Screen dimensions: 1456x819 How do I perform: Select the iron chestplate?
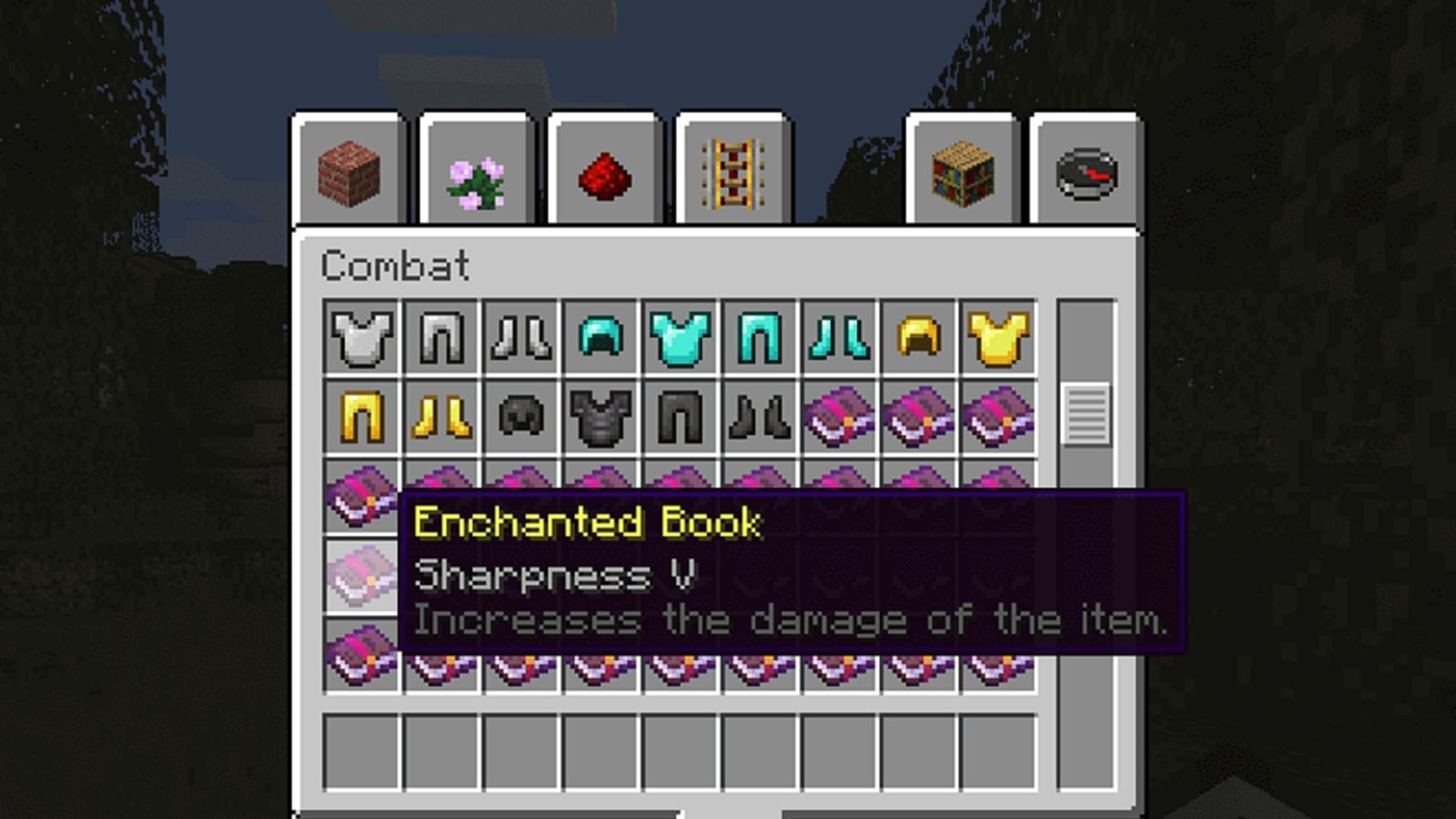[x=359, y=339]
